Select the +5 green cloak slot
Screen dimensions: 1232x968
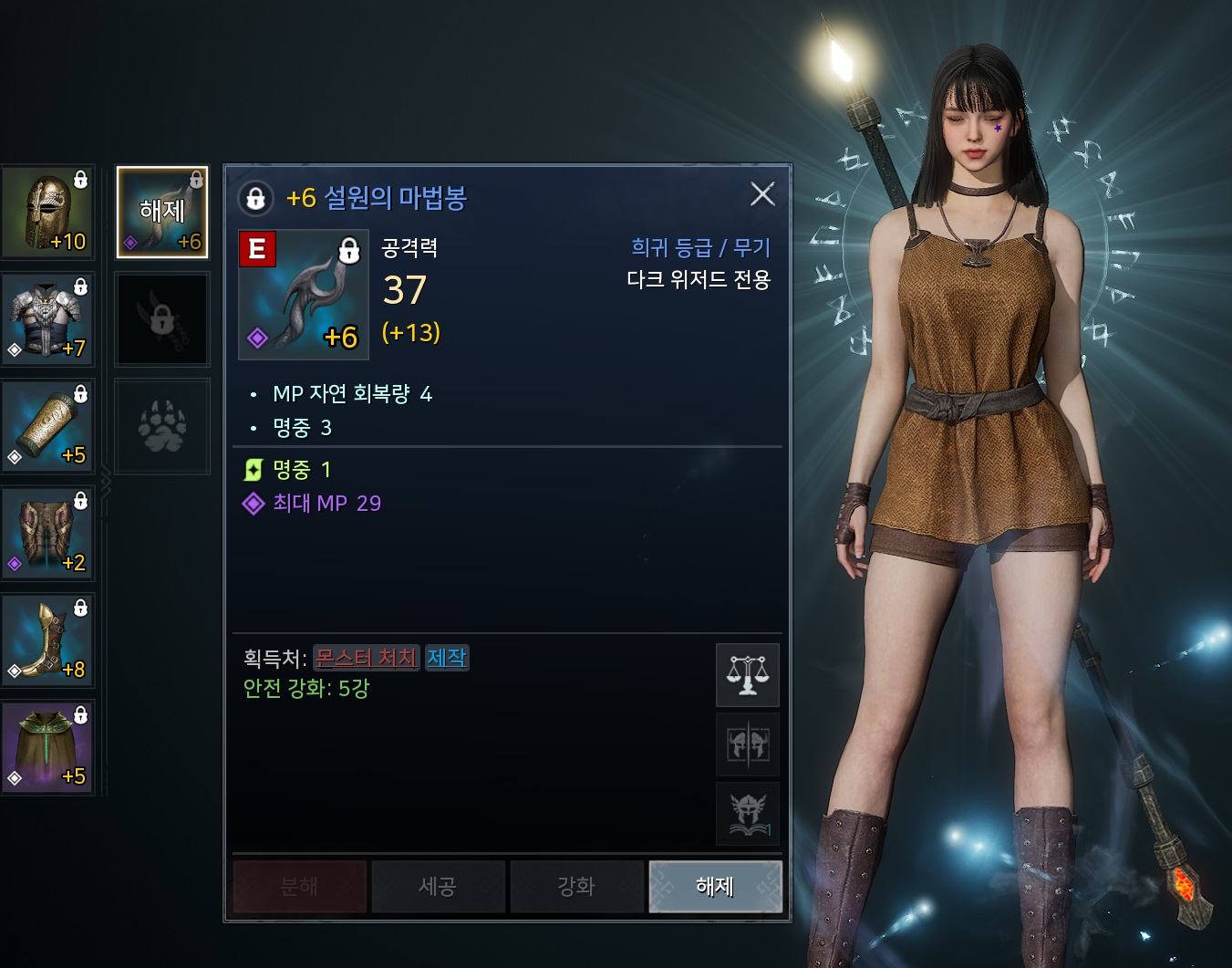(47, 746)
